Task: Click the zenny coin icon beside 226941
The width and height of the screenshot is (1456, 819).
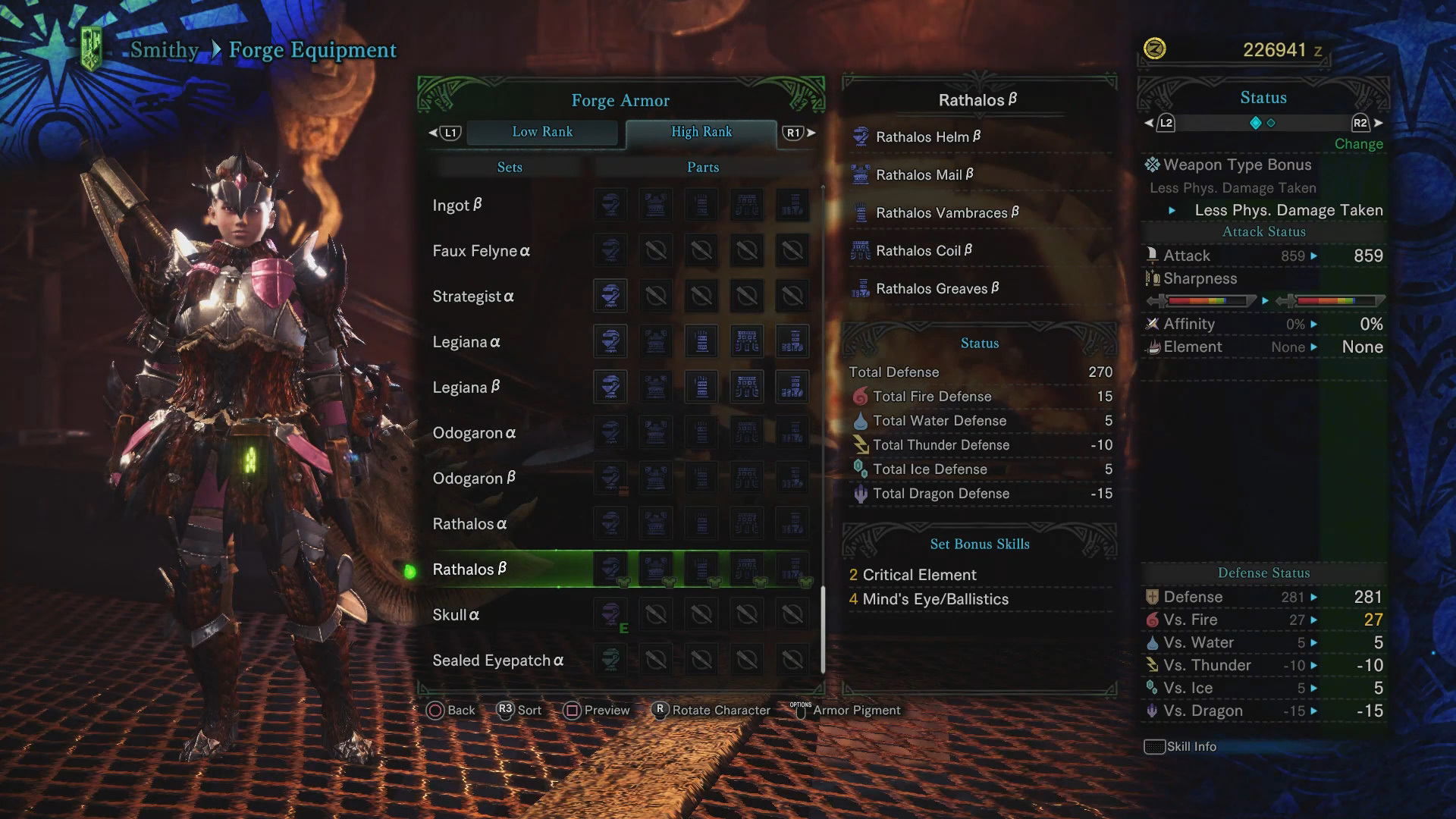Action: (x=1156, y=49)
